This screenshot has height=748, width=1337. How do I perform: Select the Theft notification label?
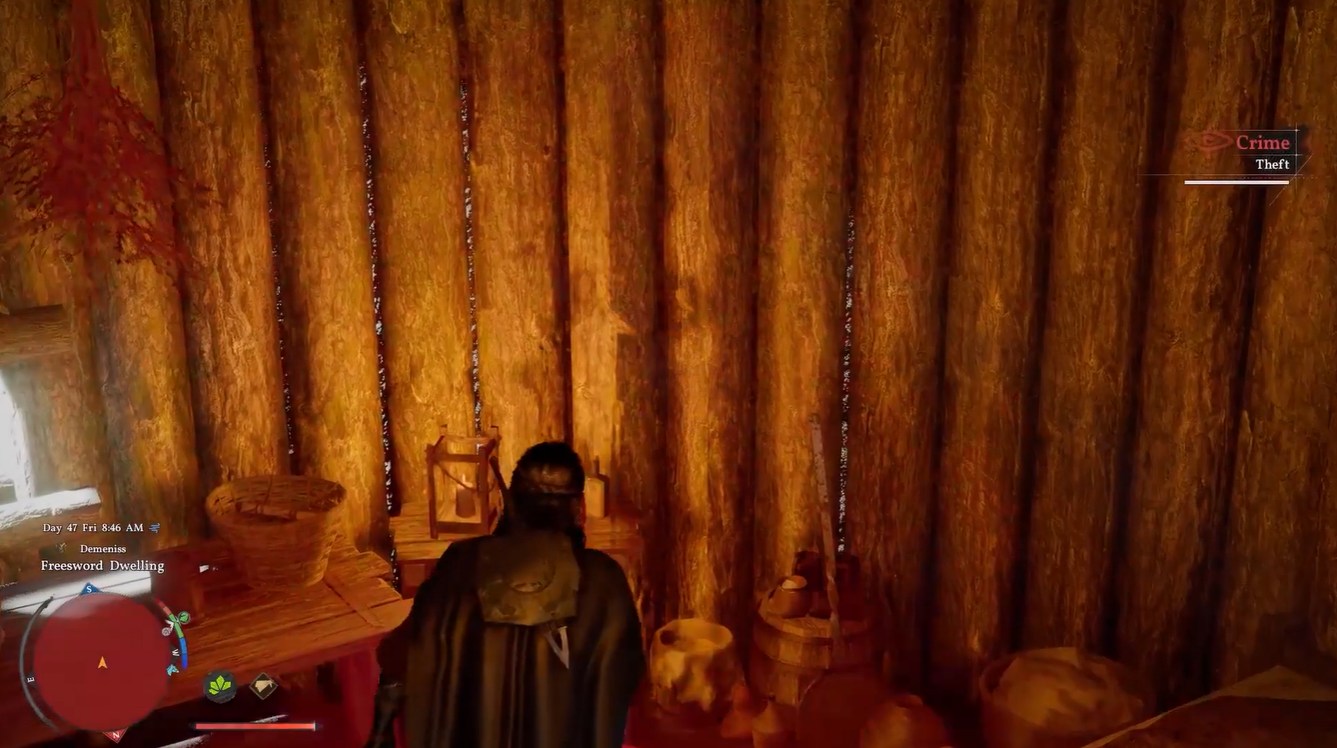tap(1272, 164)
